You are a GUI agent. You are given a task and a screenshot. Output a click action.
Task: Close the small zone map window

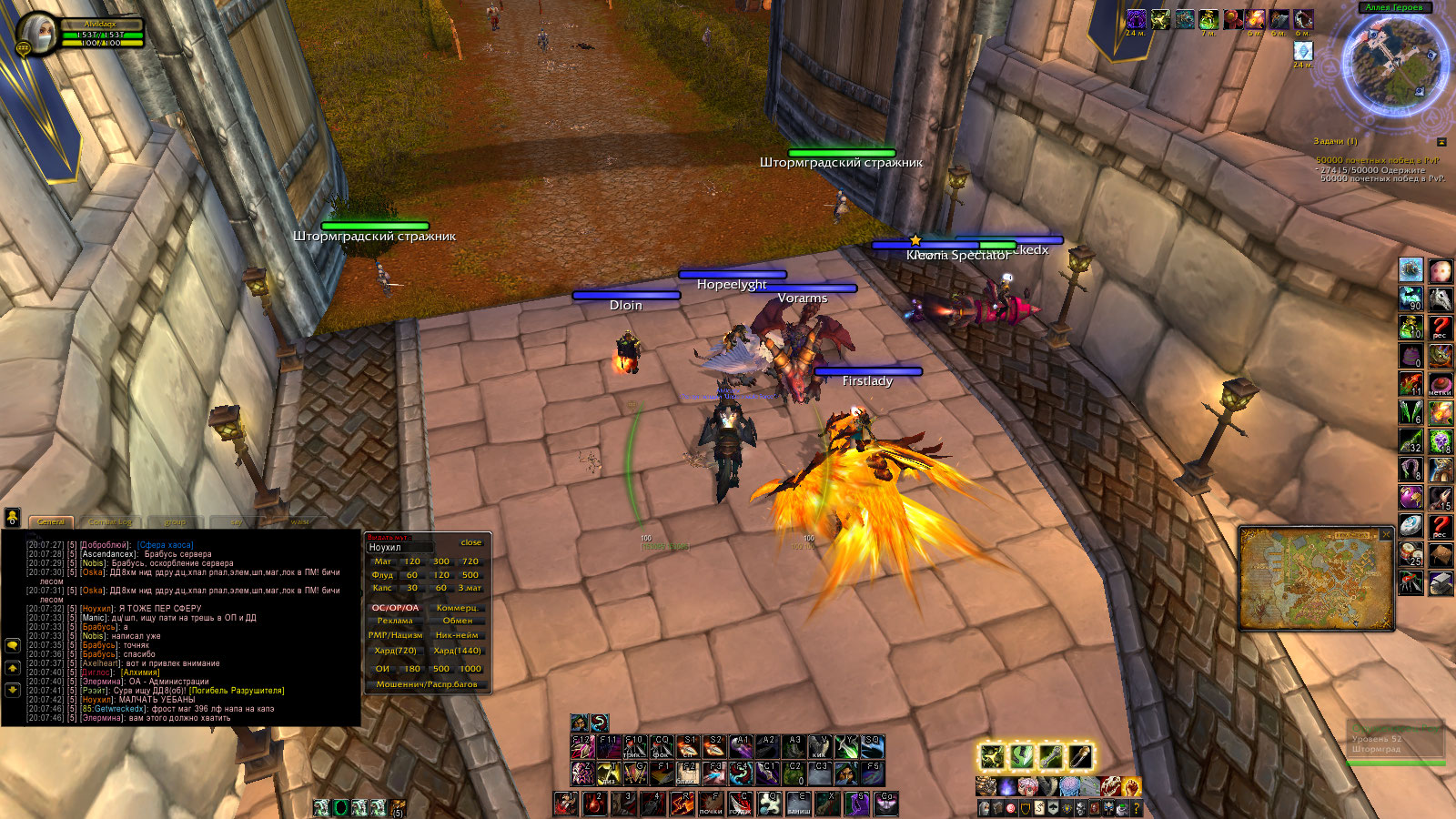point(1386,534)
